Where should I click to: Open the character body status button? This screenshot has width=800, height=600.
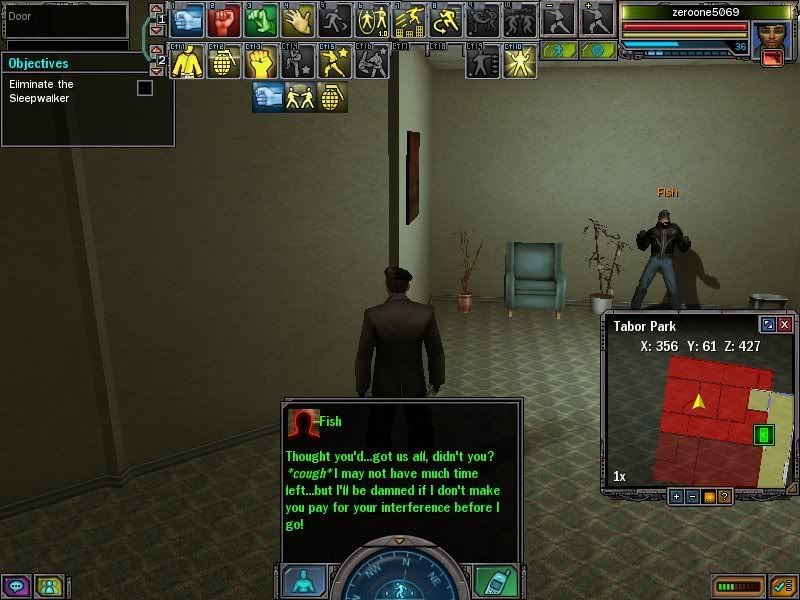(x=304, y=579)
